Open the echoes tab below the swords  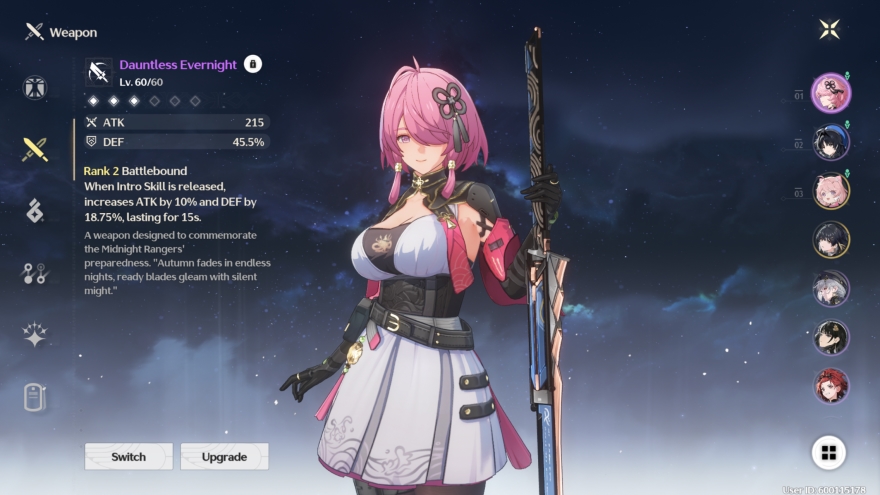[35, 211]
